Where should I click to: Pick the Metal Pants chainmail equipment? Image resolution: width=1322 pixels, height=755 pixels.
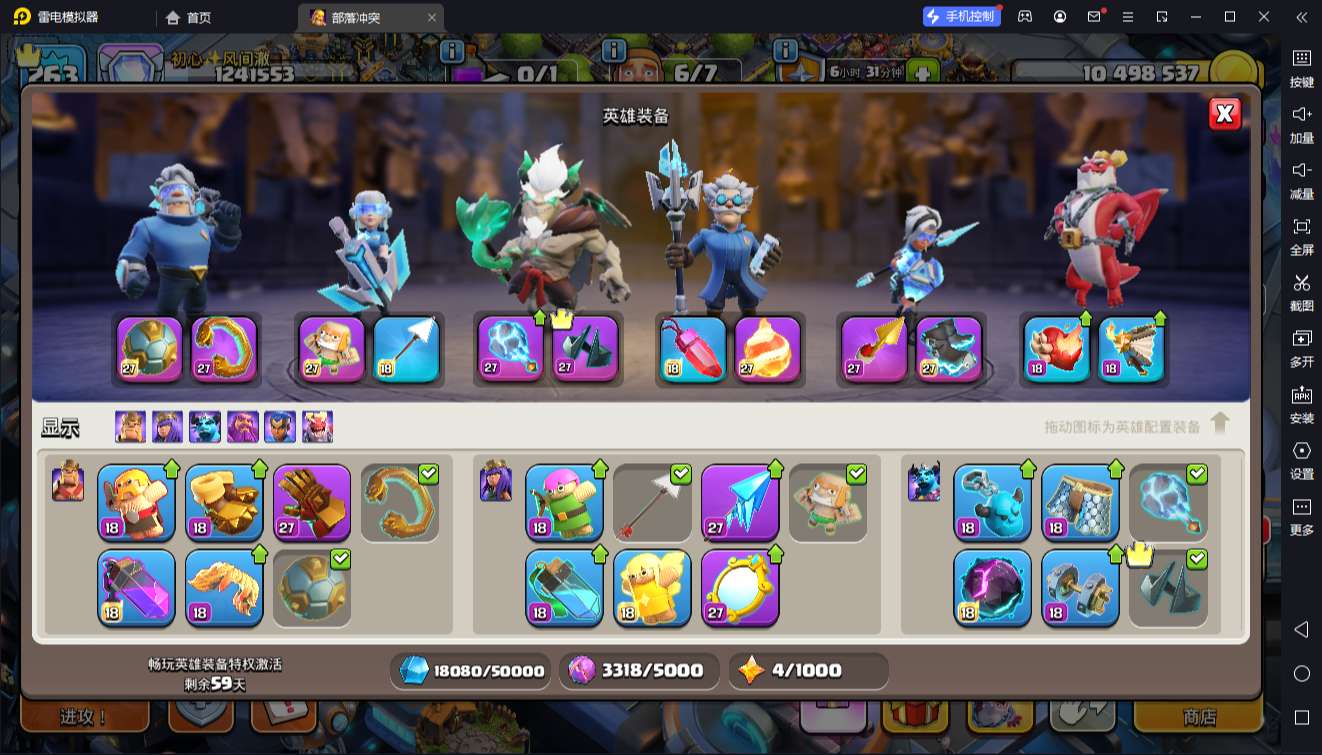pos(1080,502)
